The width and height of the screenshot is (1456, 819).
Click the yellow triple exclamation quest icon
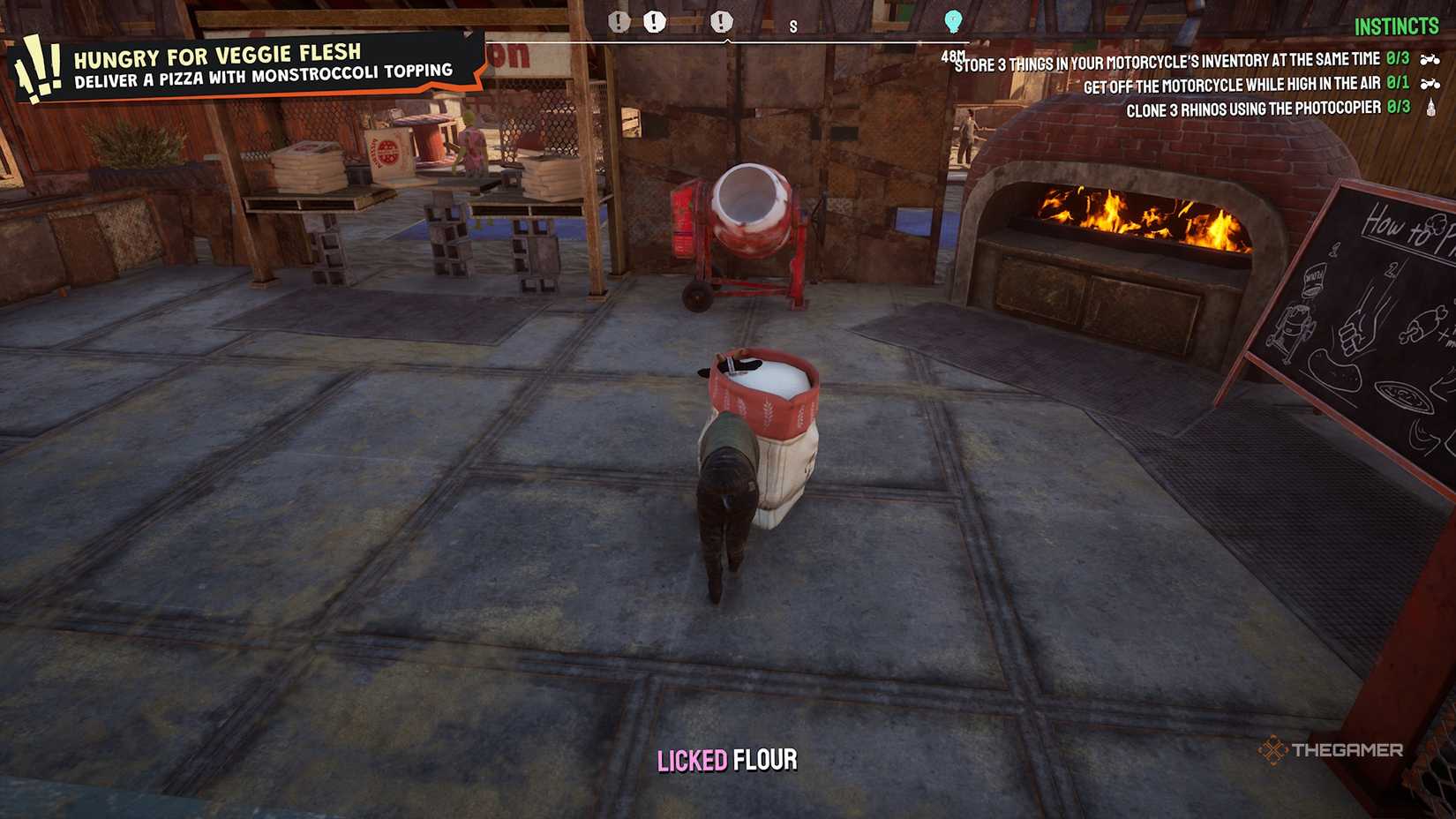[38, 64]
